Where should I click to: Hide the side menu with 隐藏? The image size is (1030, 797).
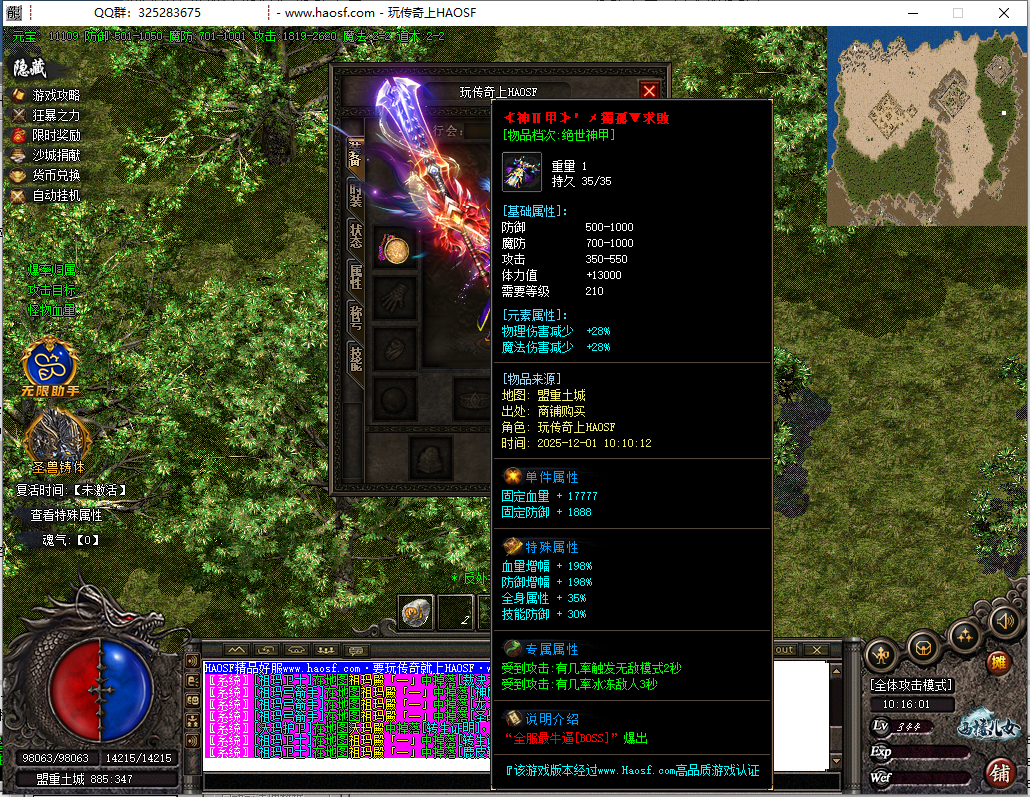coord(30,68)
